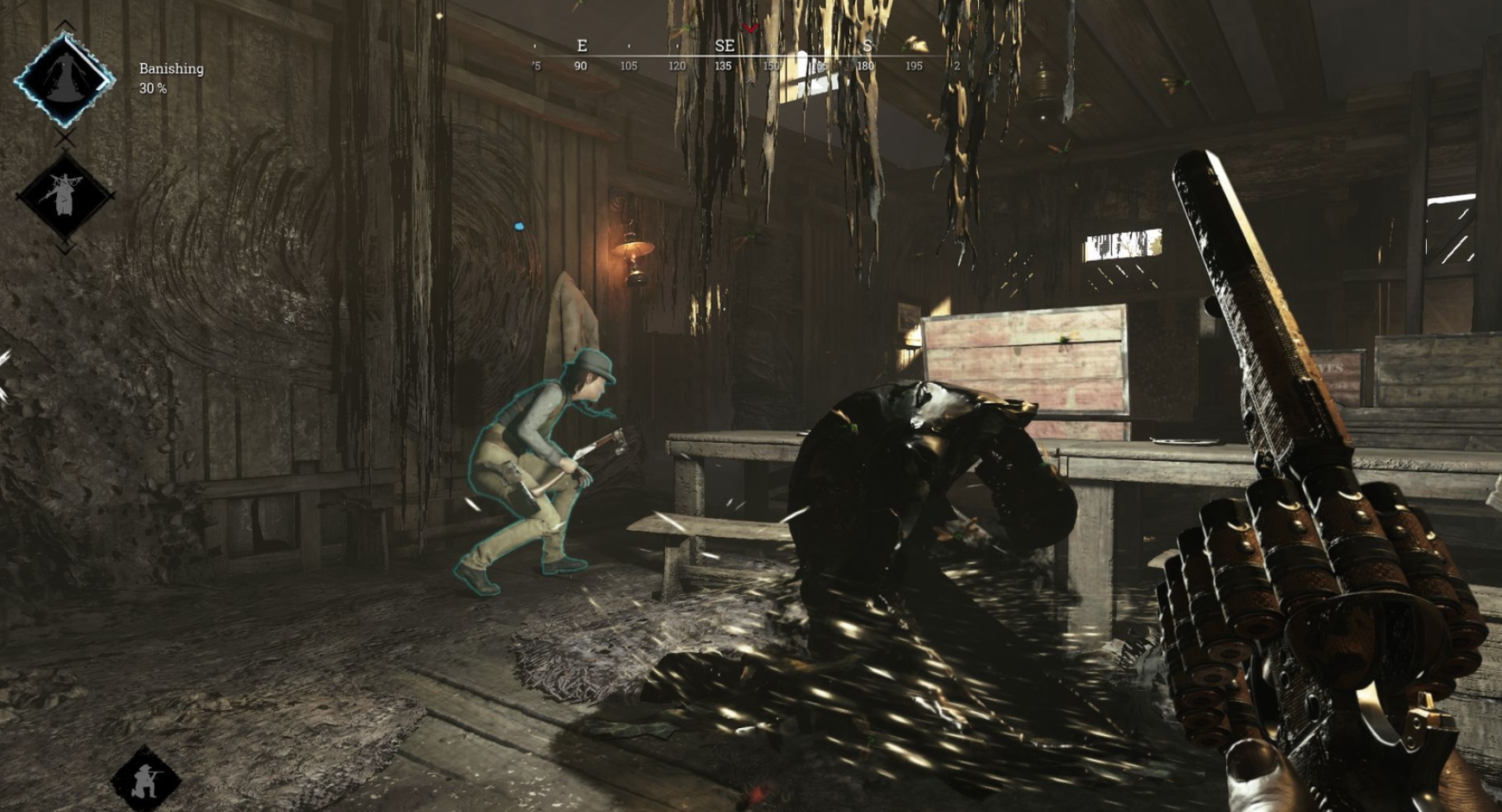
Task: Click the S direction marker on the compass
Action: [868, 46]
